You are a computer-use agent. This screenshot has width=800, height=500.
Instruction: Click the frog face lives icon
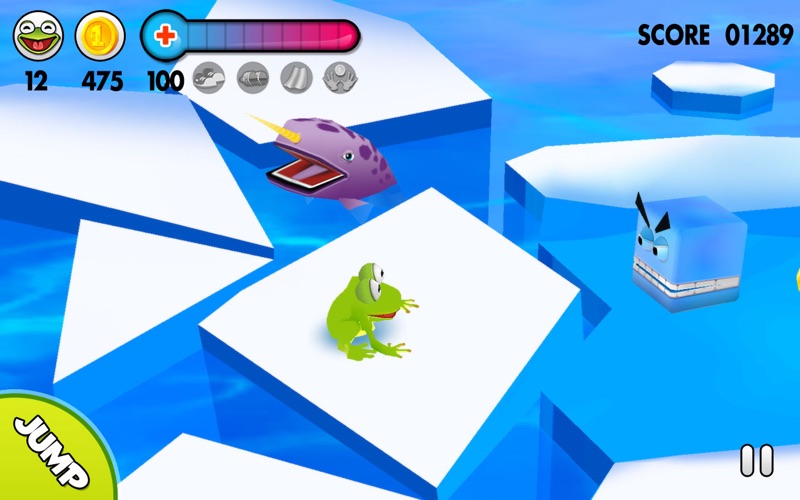[x=36, y=37]
